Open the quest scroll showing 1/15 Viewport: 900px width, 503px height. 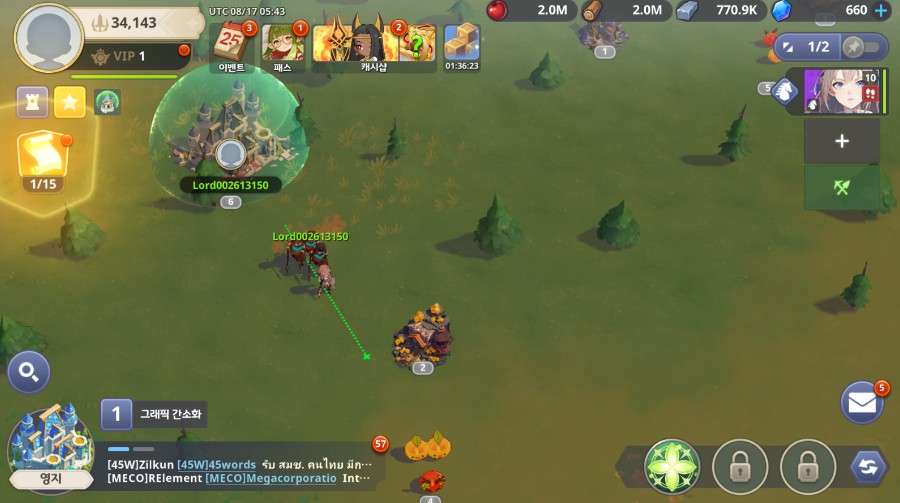(x=43, y=160)
